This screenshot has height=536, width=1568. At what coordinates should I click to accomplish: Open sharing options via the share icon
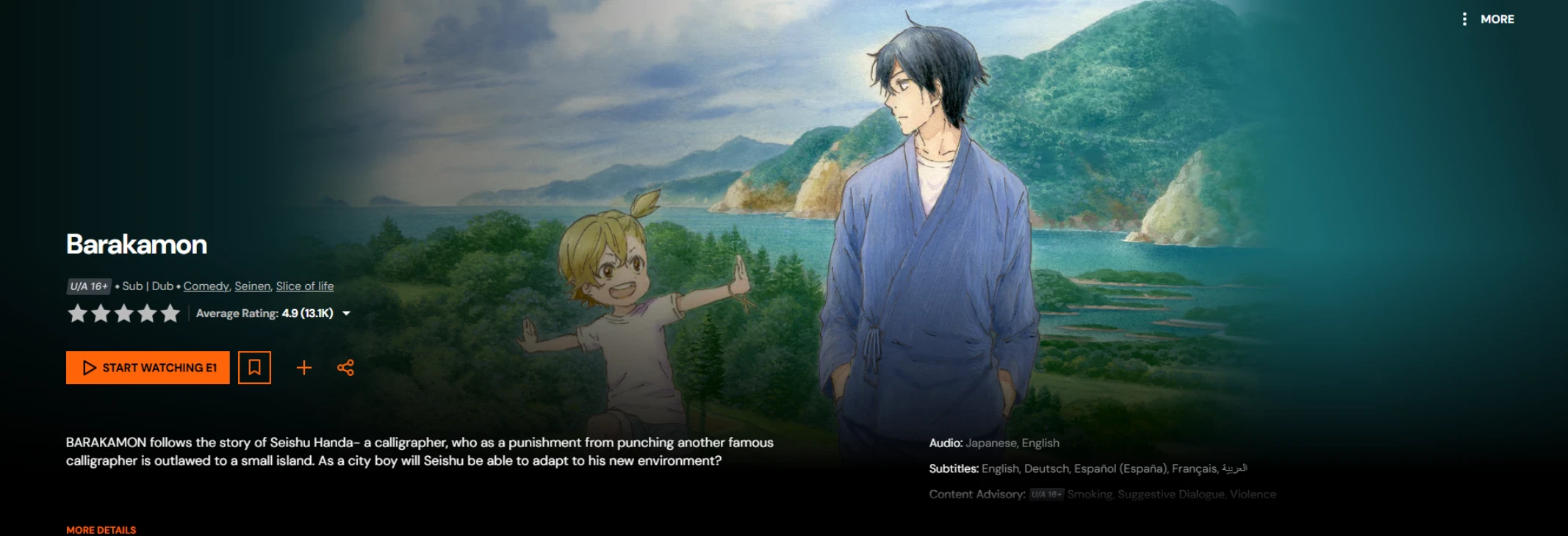[345, 367]
